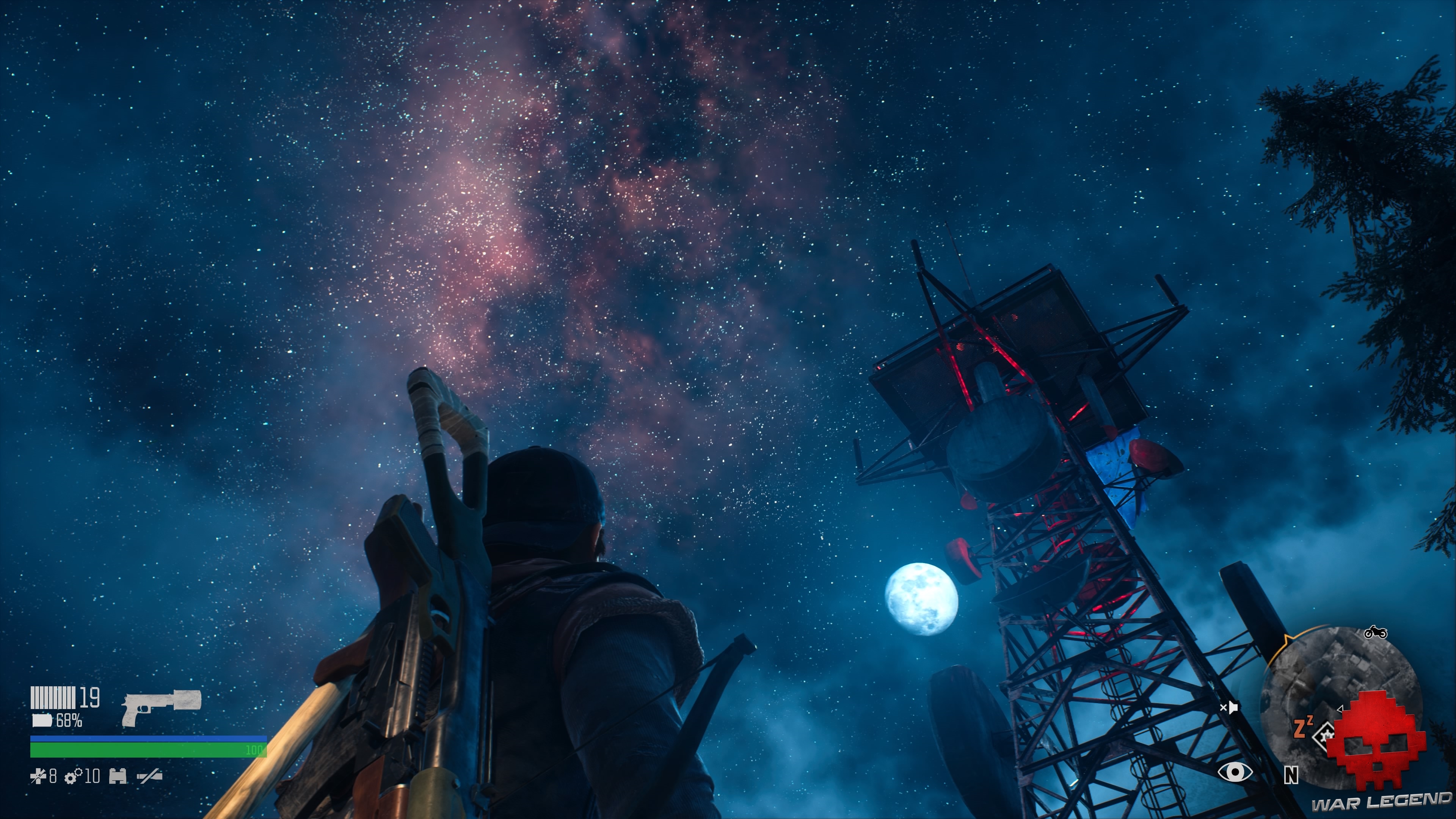
Task: Click the N compass marker
Action: 1291,775
